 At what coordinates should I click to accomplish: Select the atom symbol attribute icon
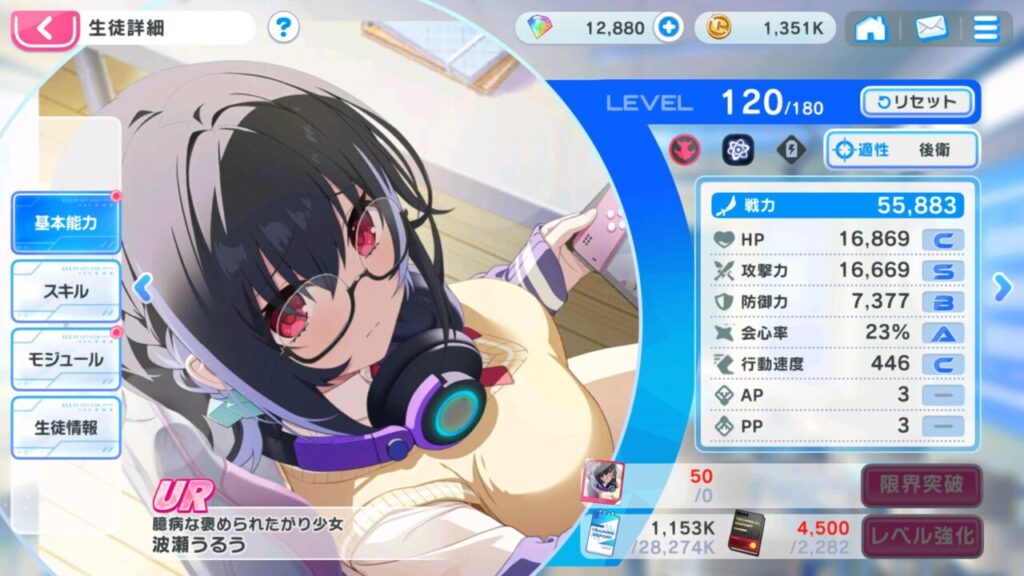pyautogui.click(x=738, y=150)
